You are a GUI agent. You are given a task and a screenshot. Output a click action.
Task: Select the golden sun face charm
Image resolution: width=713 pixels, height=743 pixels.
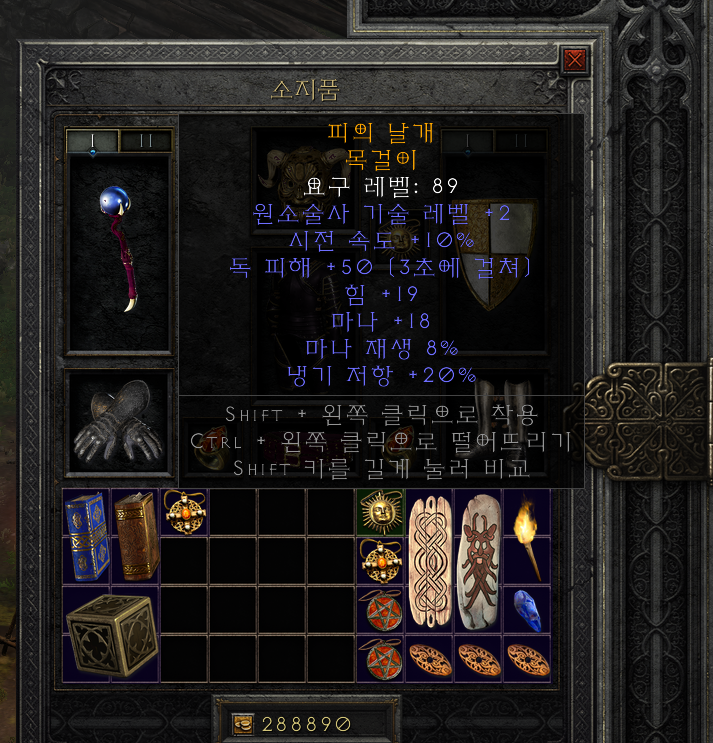[380, 512]
